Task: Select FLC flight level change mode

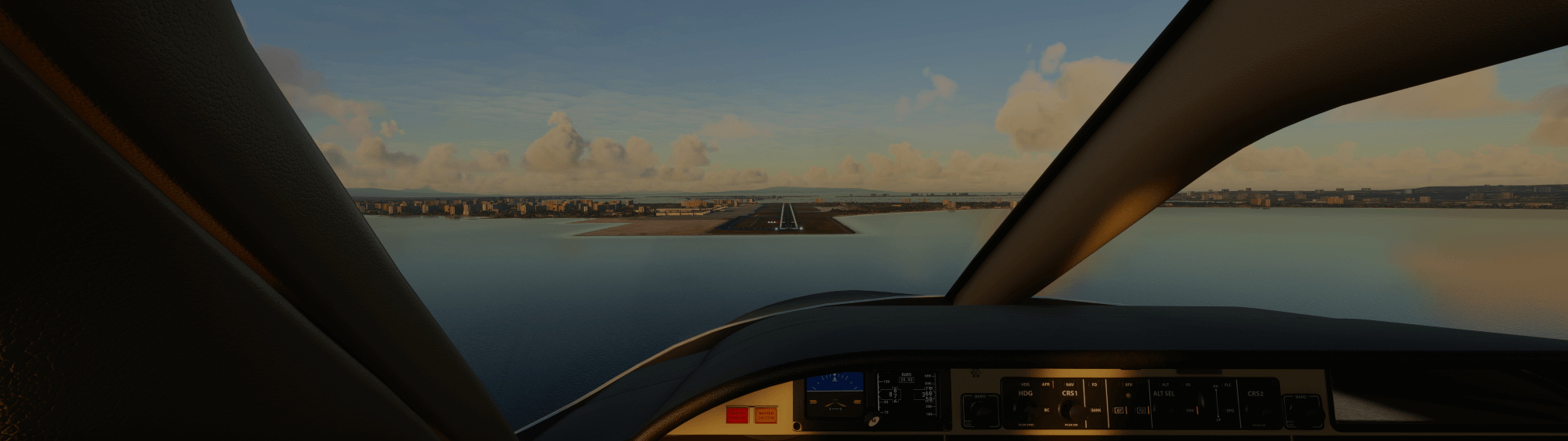Action: point(1228,385)
